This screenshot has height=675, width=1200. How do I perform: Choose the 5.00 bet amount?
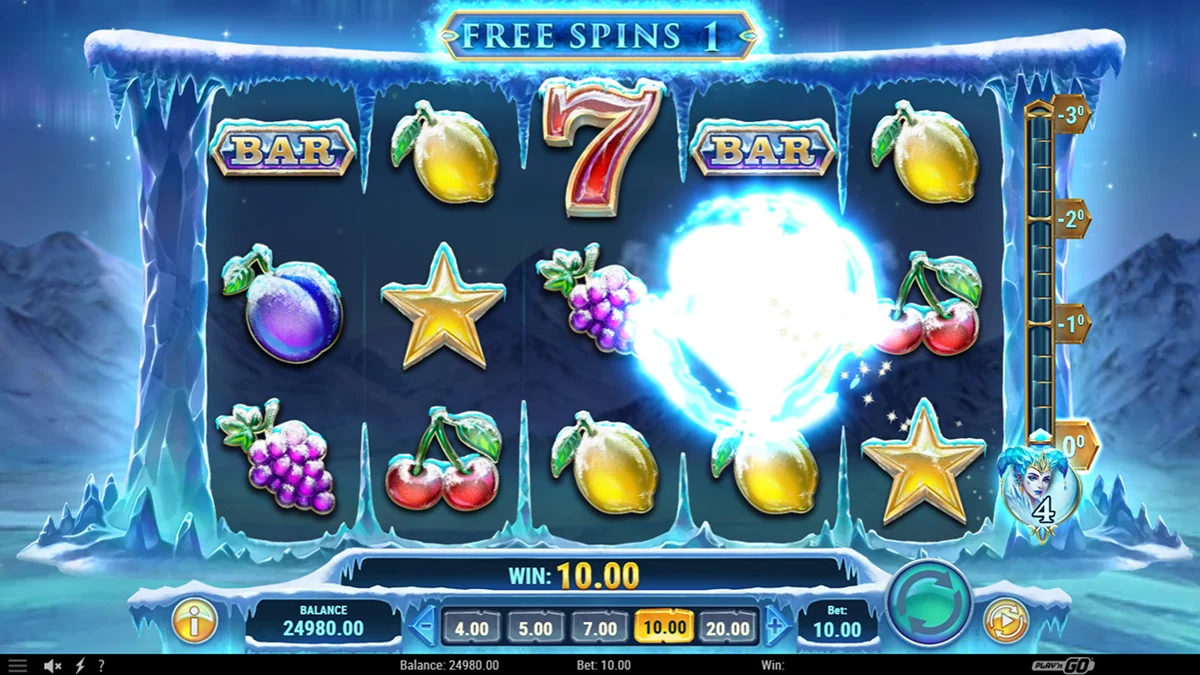(536, 628)
